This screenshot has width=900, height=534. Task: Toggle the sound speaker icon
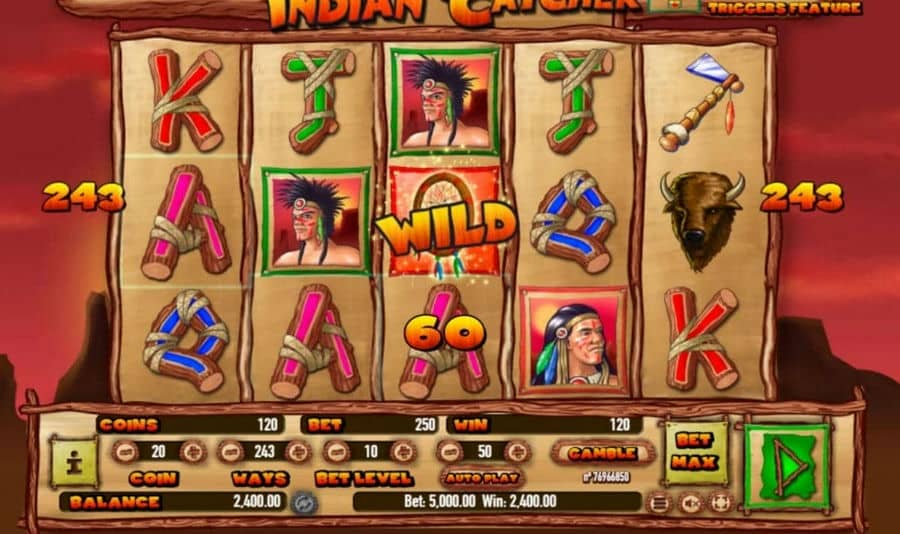690,502
